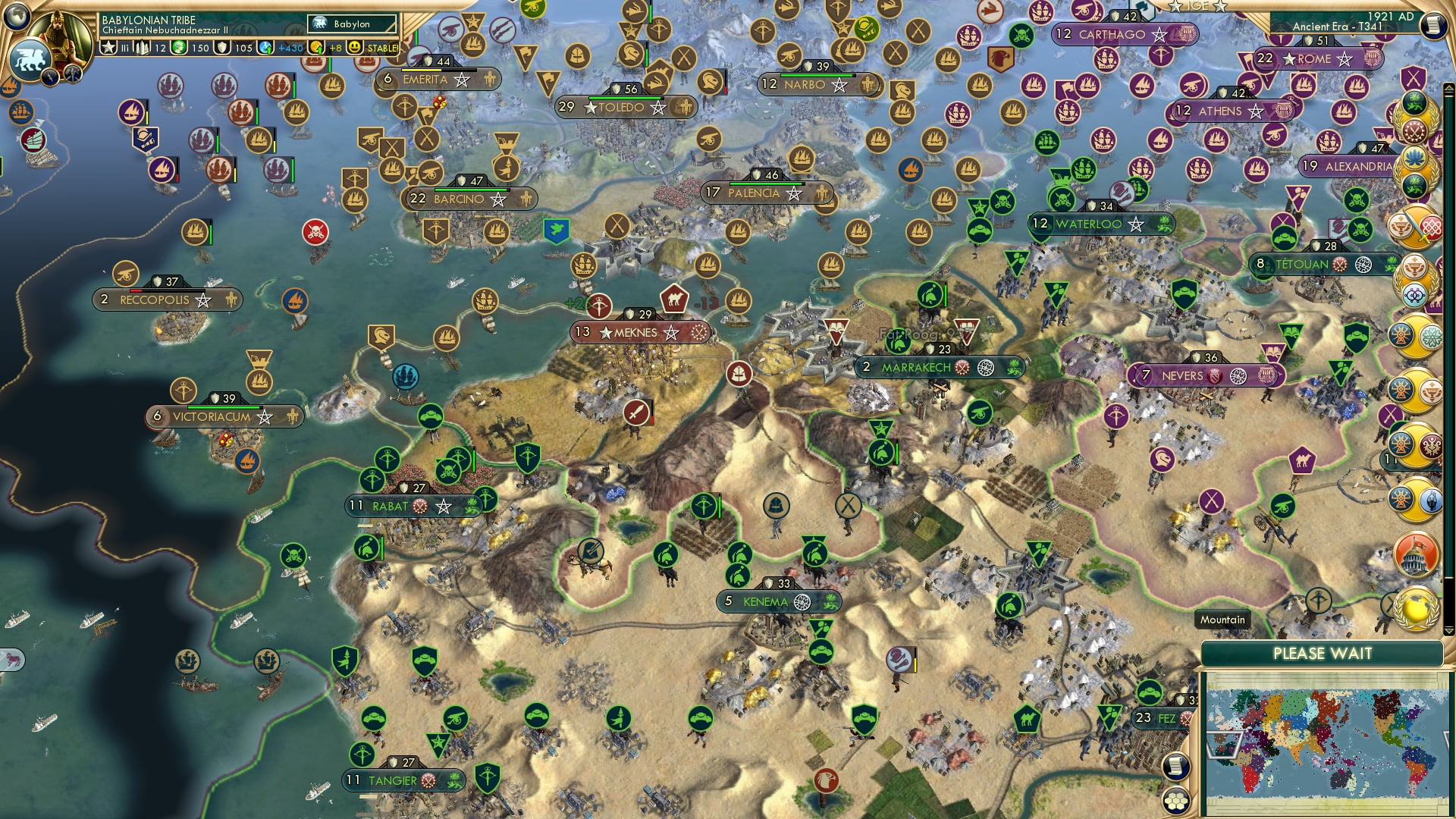Open the notification scroll icon near the minimap
The width and height of the screenshot is (1456, 819).
[x=1176, y=767]
